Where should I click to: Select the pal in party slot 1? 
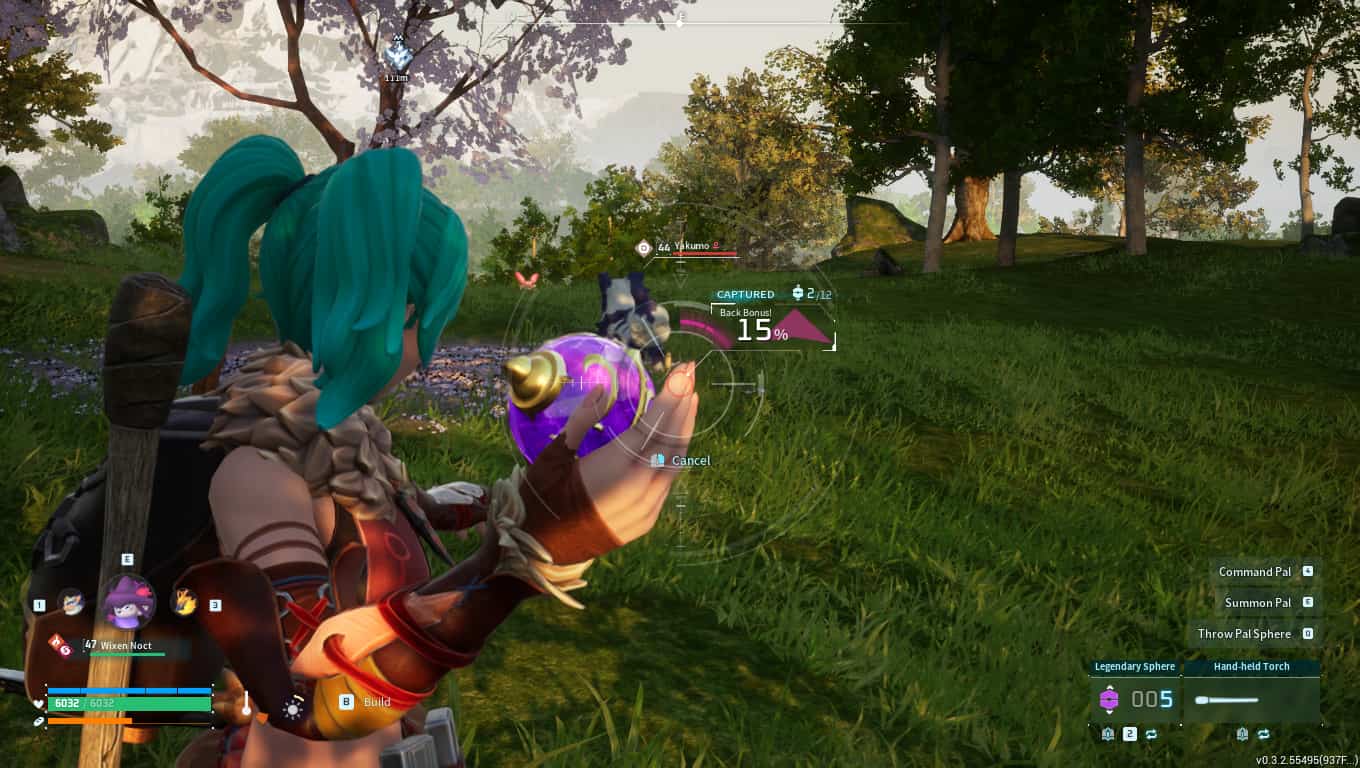tap(72, 602)
